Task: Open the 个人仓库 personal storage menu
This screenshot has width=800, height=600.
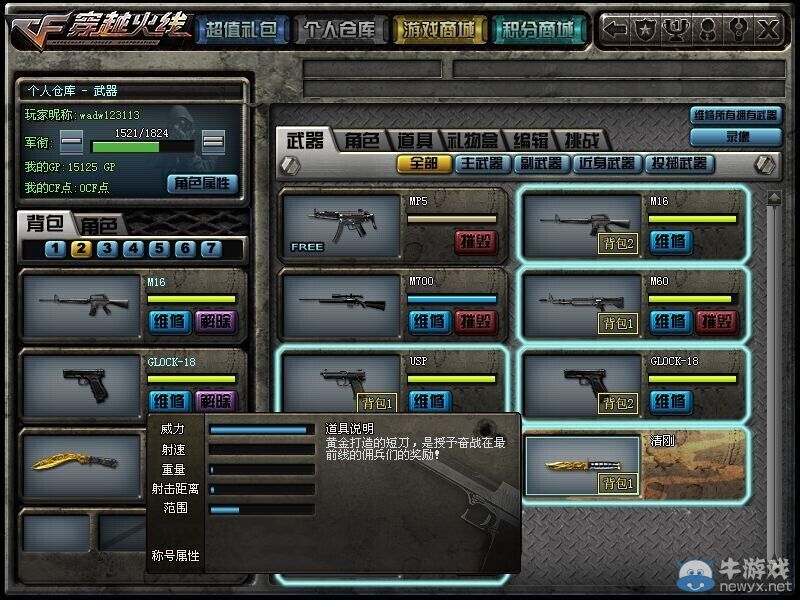Action: click(x=341, y=30)
